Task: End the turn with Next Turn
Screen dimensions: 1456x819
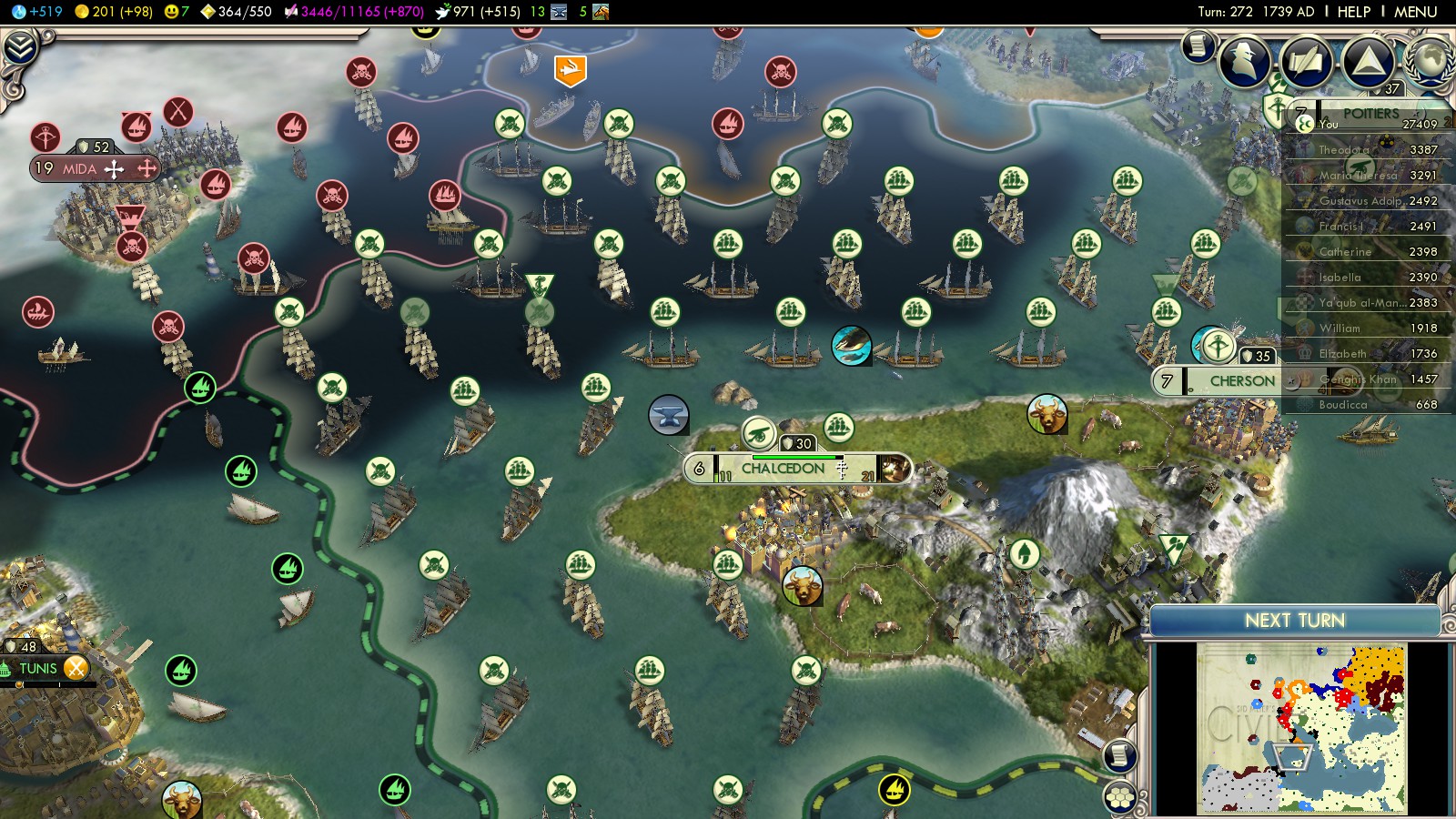Action: (1294, 621)
